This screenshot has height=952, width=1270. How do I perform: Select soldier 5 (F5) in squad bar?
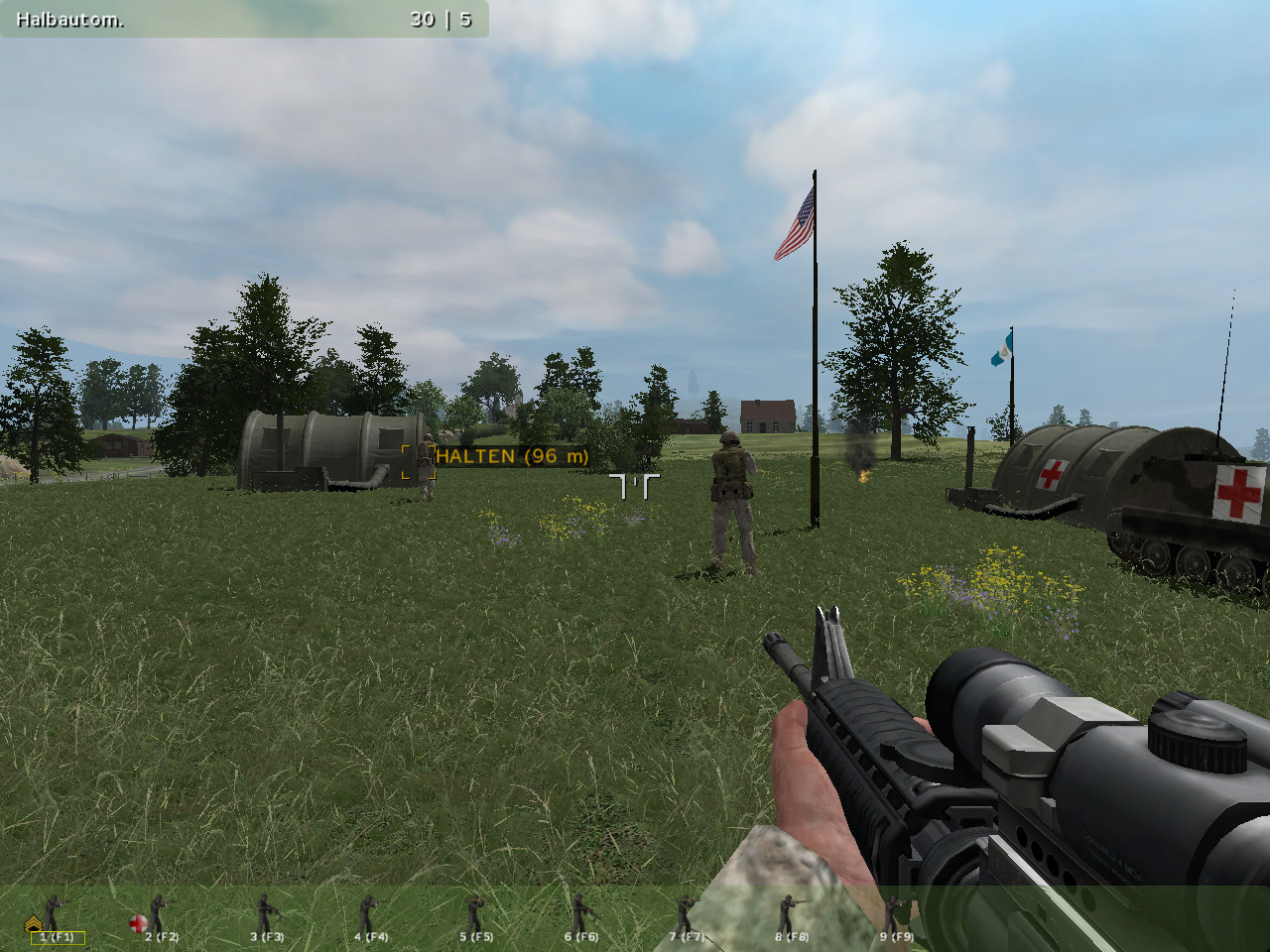coord(475,918)
